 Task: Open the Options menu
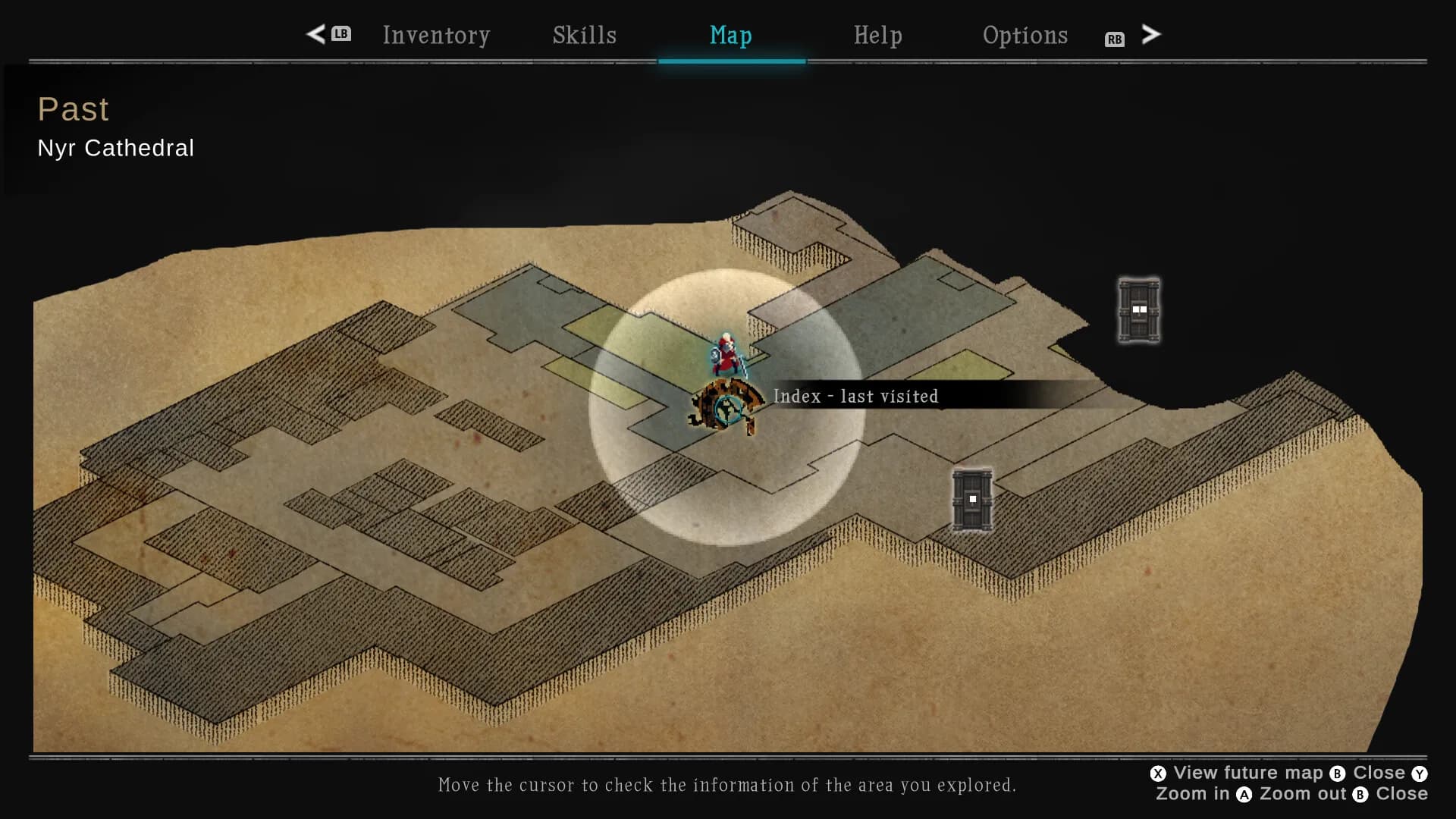tap(1025, 35)
